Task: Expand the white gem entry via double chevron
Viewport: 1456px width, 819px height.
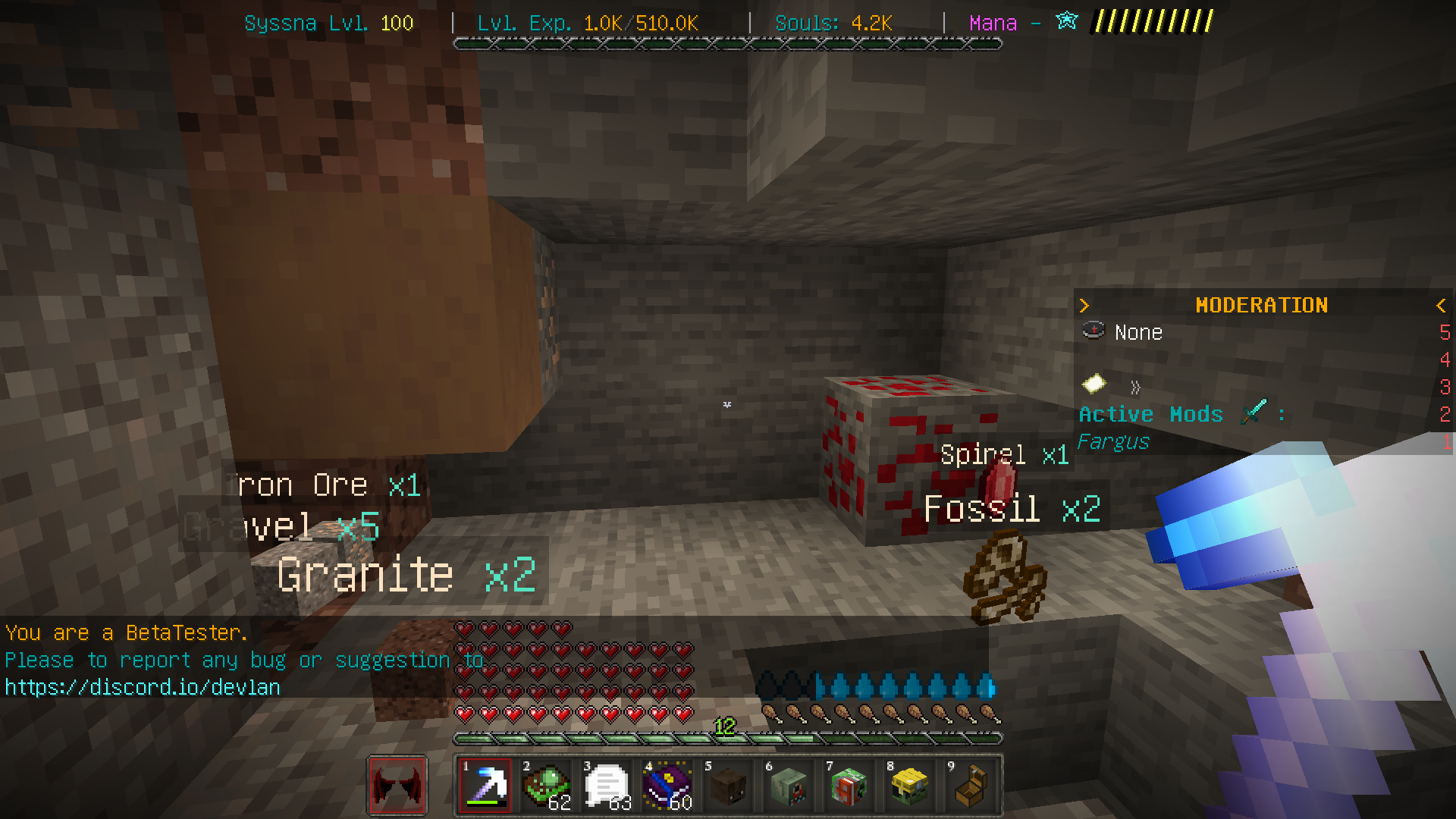Action: (x=1135, y=388)
